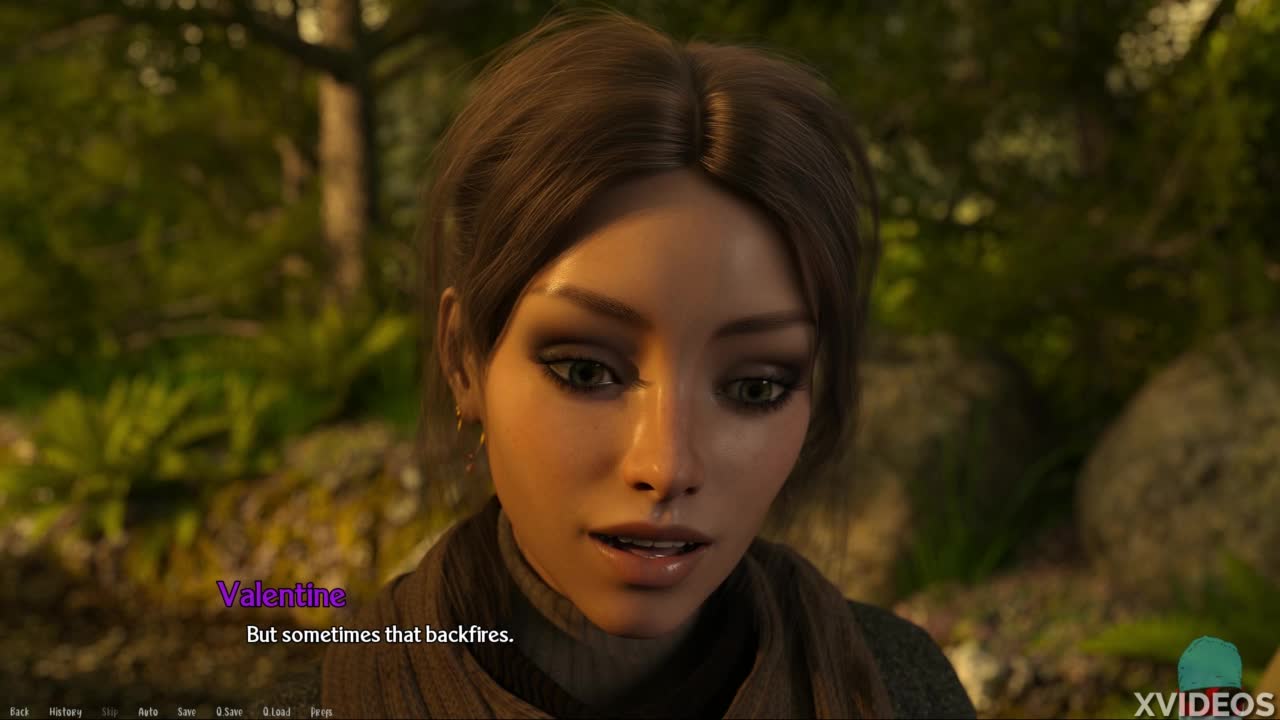Viewport: 1280px width, 720px height.
Task: Quick load with the Q.Load button
Action: (276, 712)
